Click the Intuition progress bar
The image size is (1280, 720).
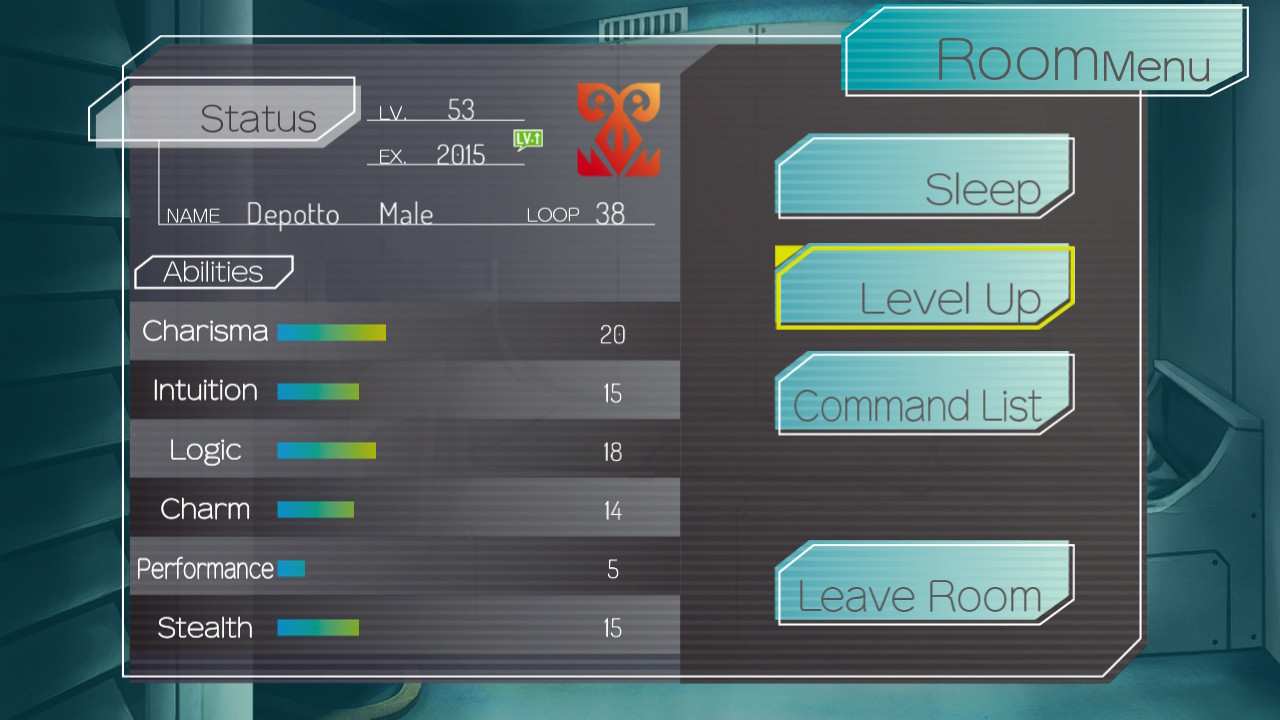[x=317, y=391]
